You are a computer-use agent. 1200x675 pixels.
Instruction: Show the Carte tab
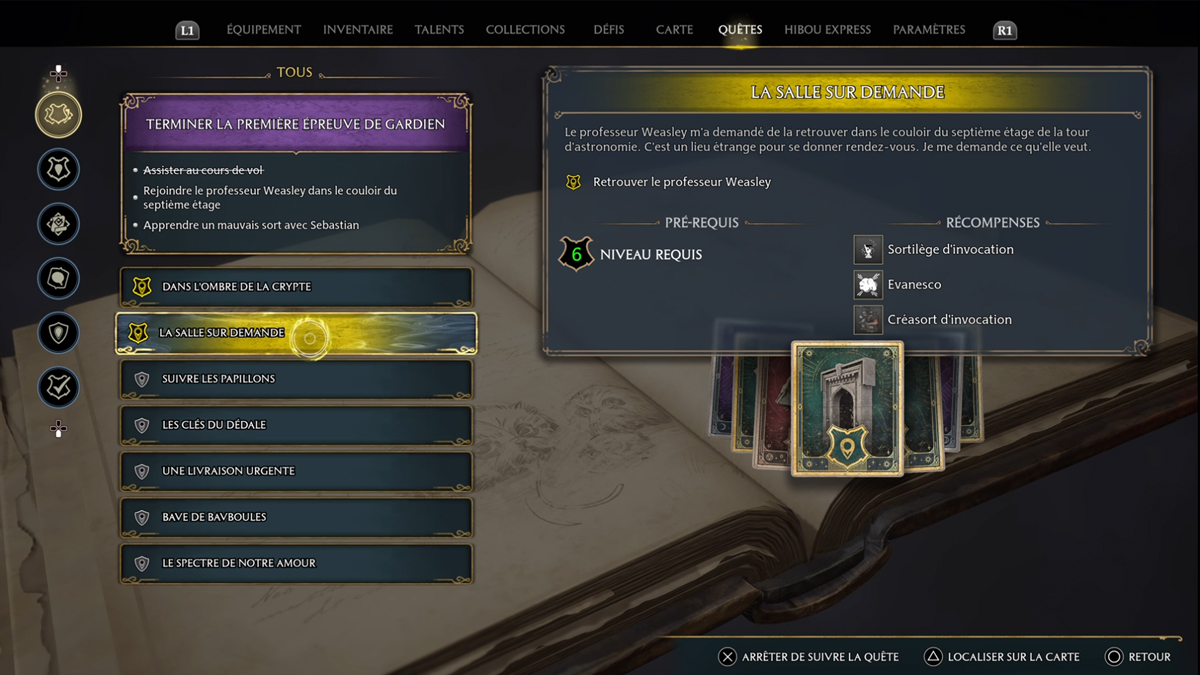pyautogui.click(x=674, y=30)
